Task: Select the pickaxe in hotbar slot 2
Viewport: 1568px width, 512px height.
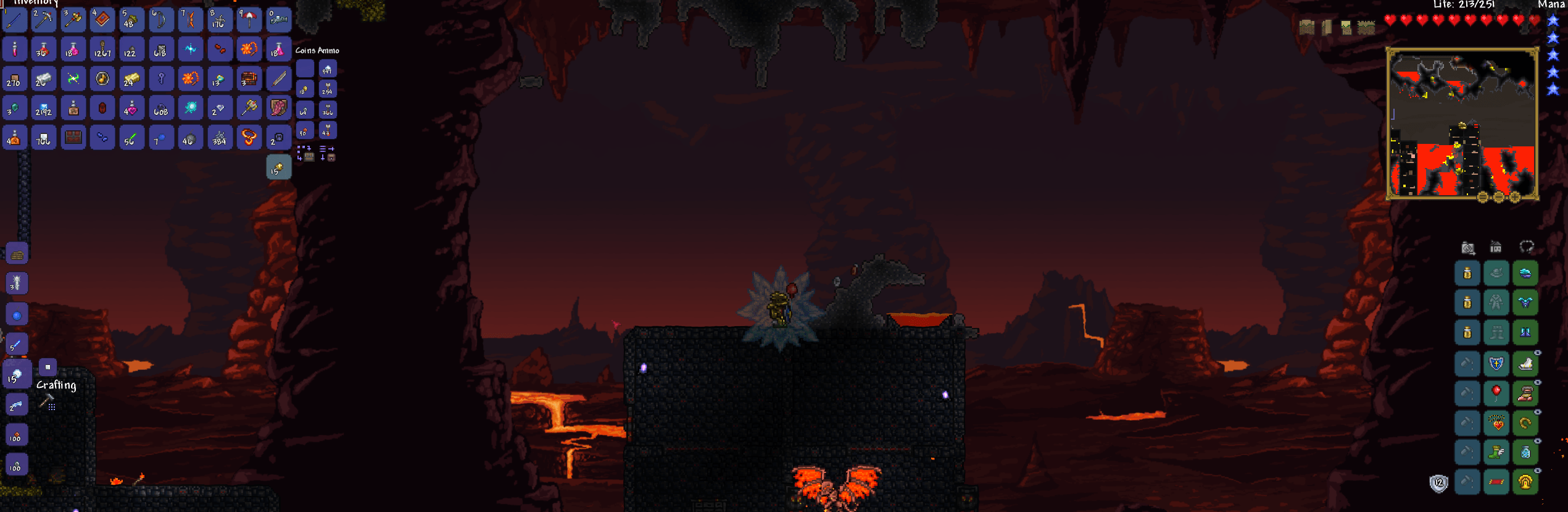Action: point(44,20)
